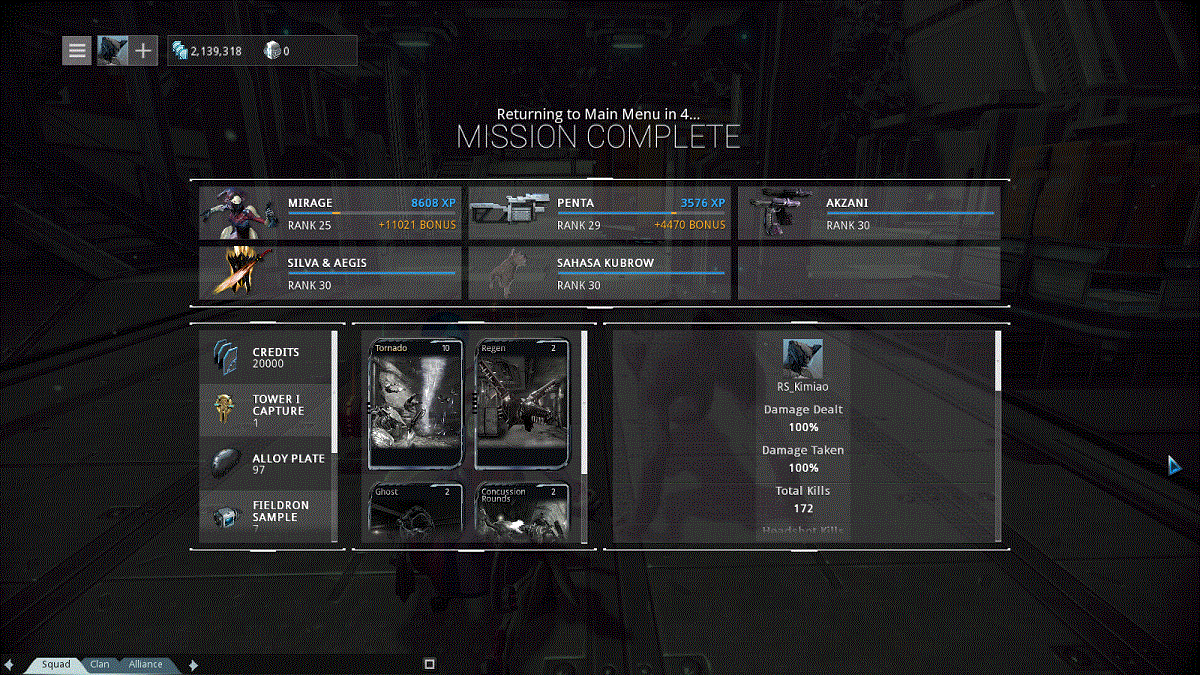Click the player avatar icon
1200x675 pixels.
click(x=111, y=50)
